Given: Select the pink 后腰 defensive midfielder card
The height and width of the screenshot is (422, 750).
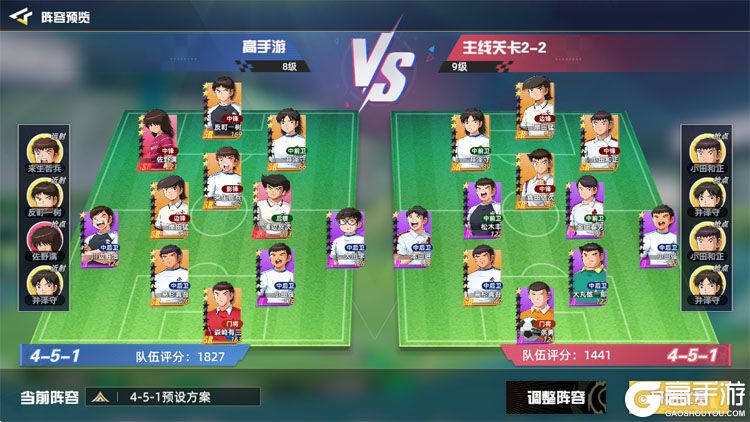Looking at the screenshot, I should click(x=272, y=203).
